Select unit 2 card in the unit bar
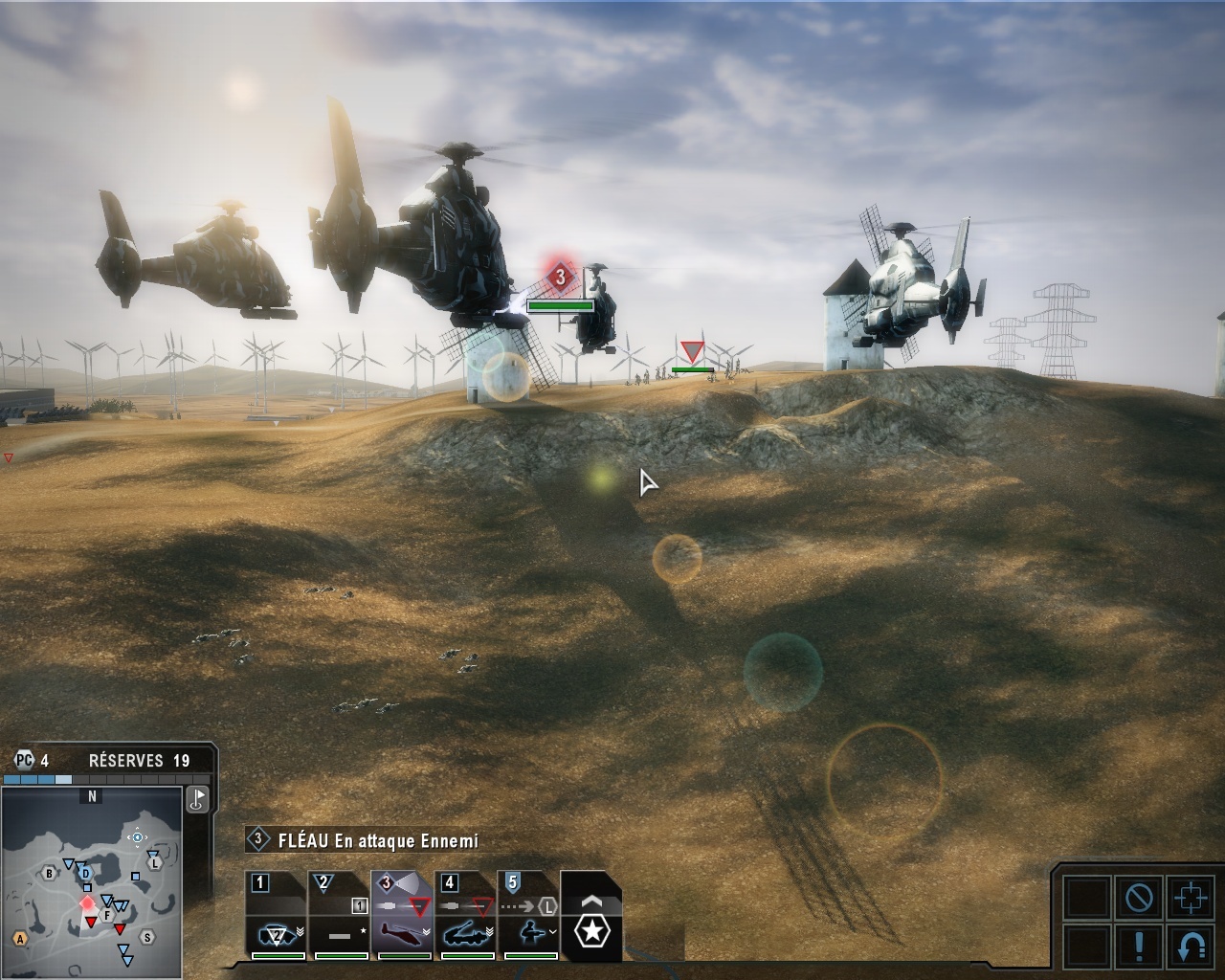The image size is (1225, 980). click(x=340, y=916)
